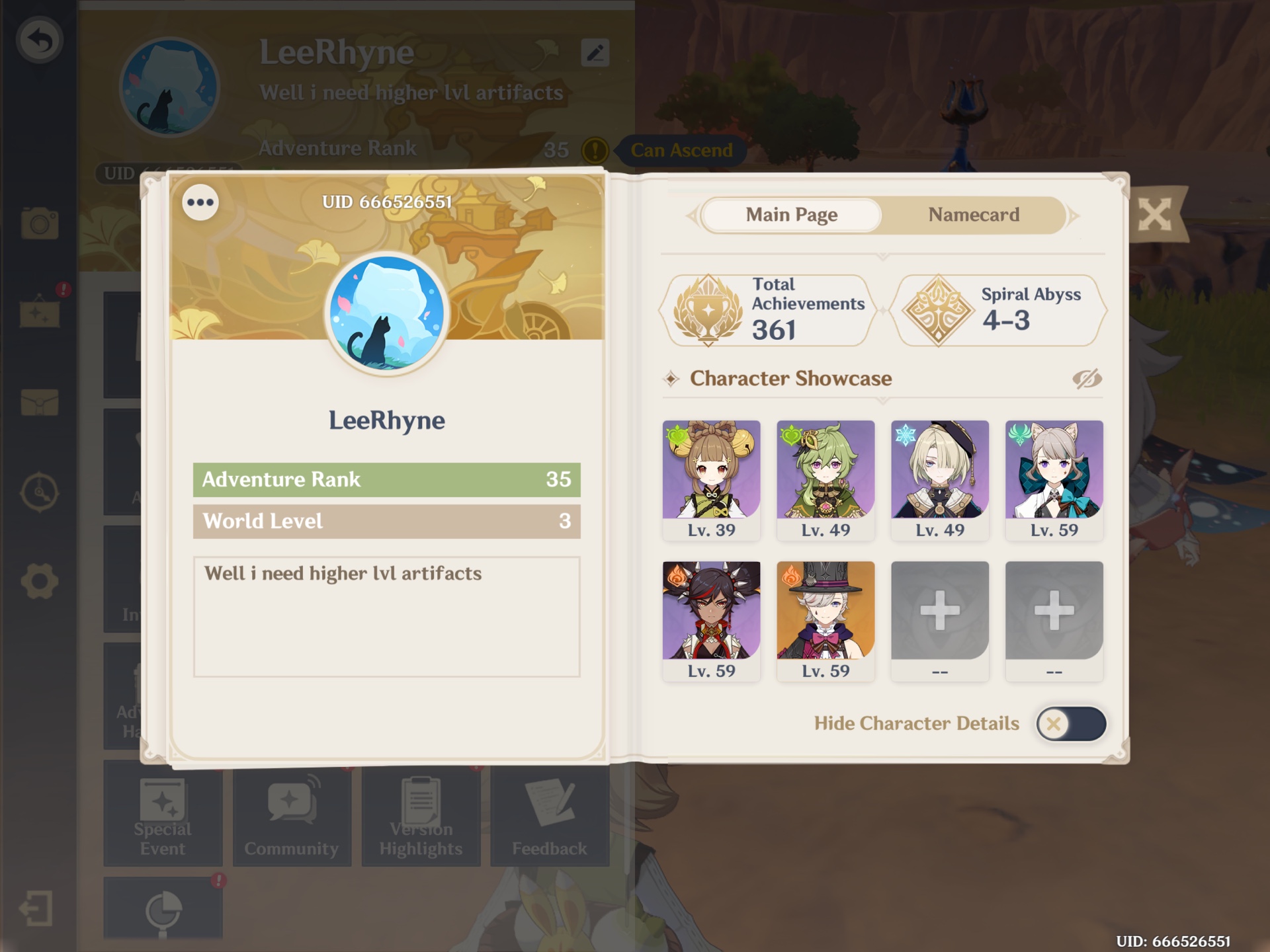The height and width of the screenshot is (952, 1270).
Task: Edit the signature with the pencil icon
Action: [x=594, y=53]
